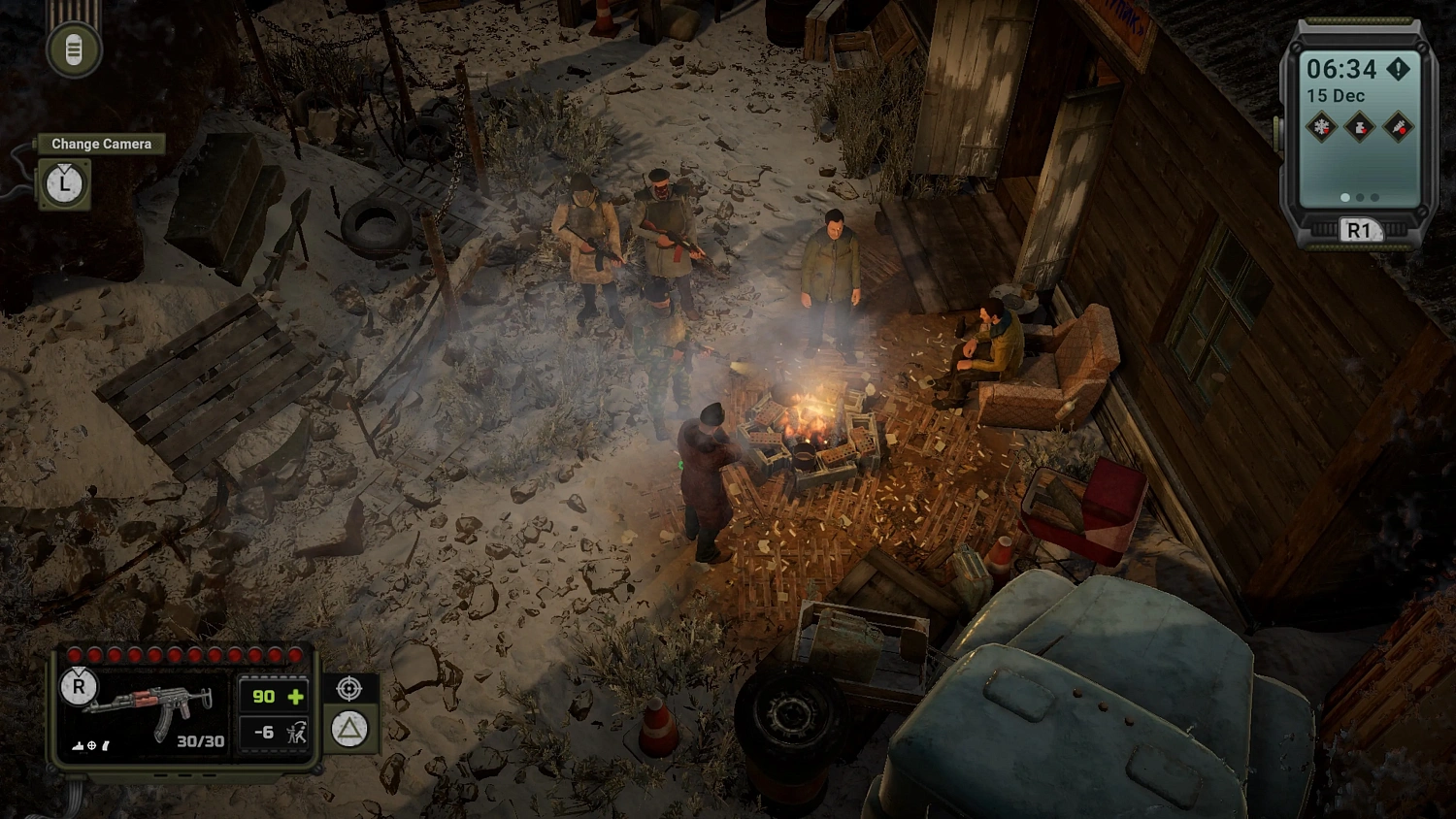Open the watch screen with R1 tab
Viewport: 1456px width, 819px height.
[x=1359, y=230]
